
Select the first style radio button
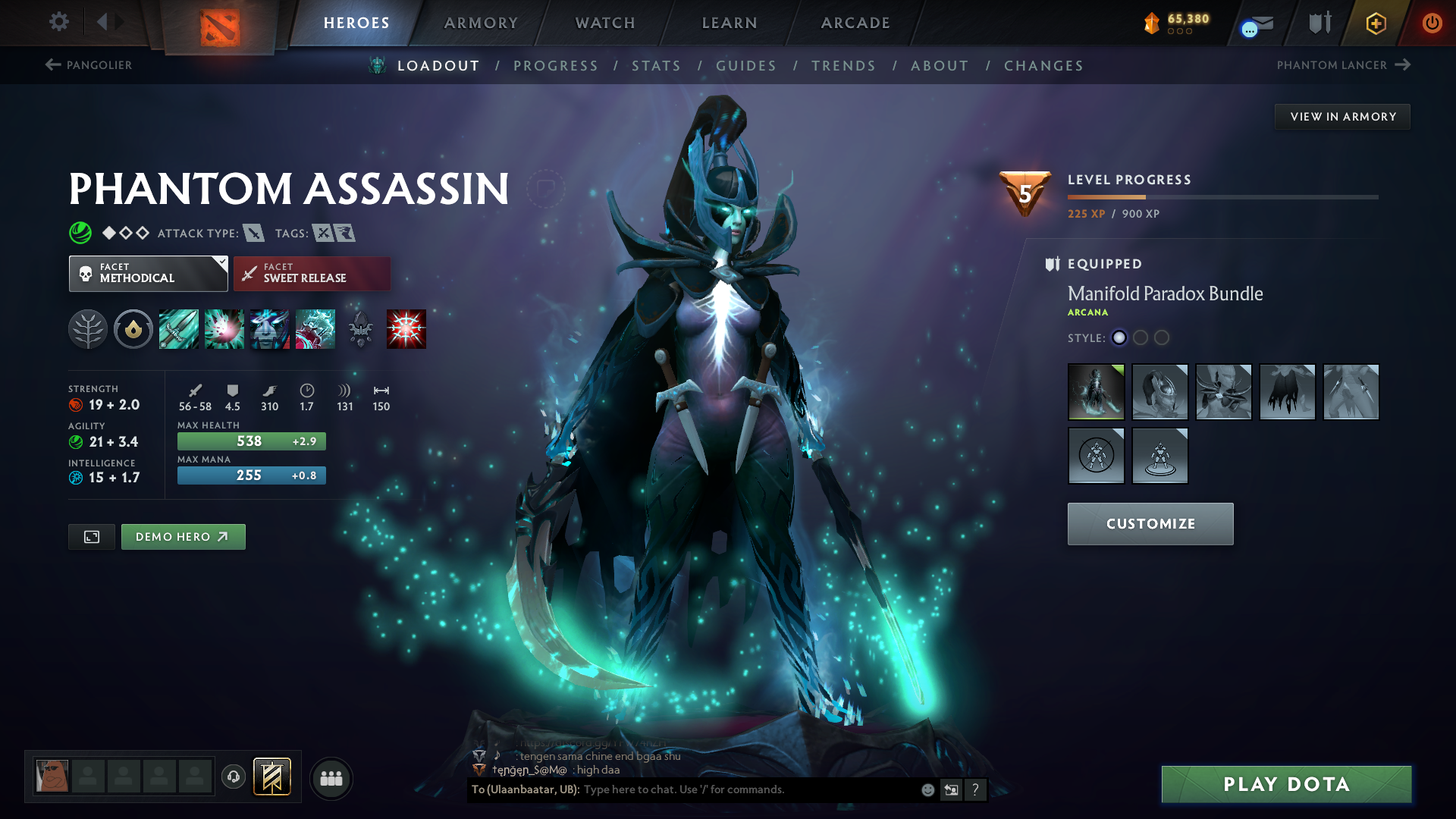click(x=1119, y=338)
